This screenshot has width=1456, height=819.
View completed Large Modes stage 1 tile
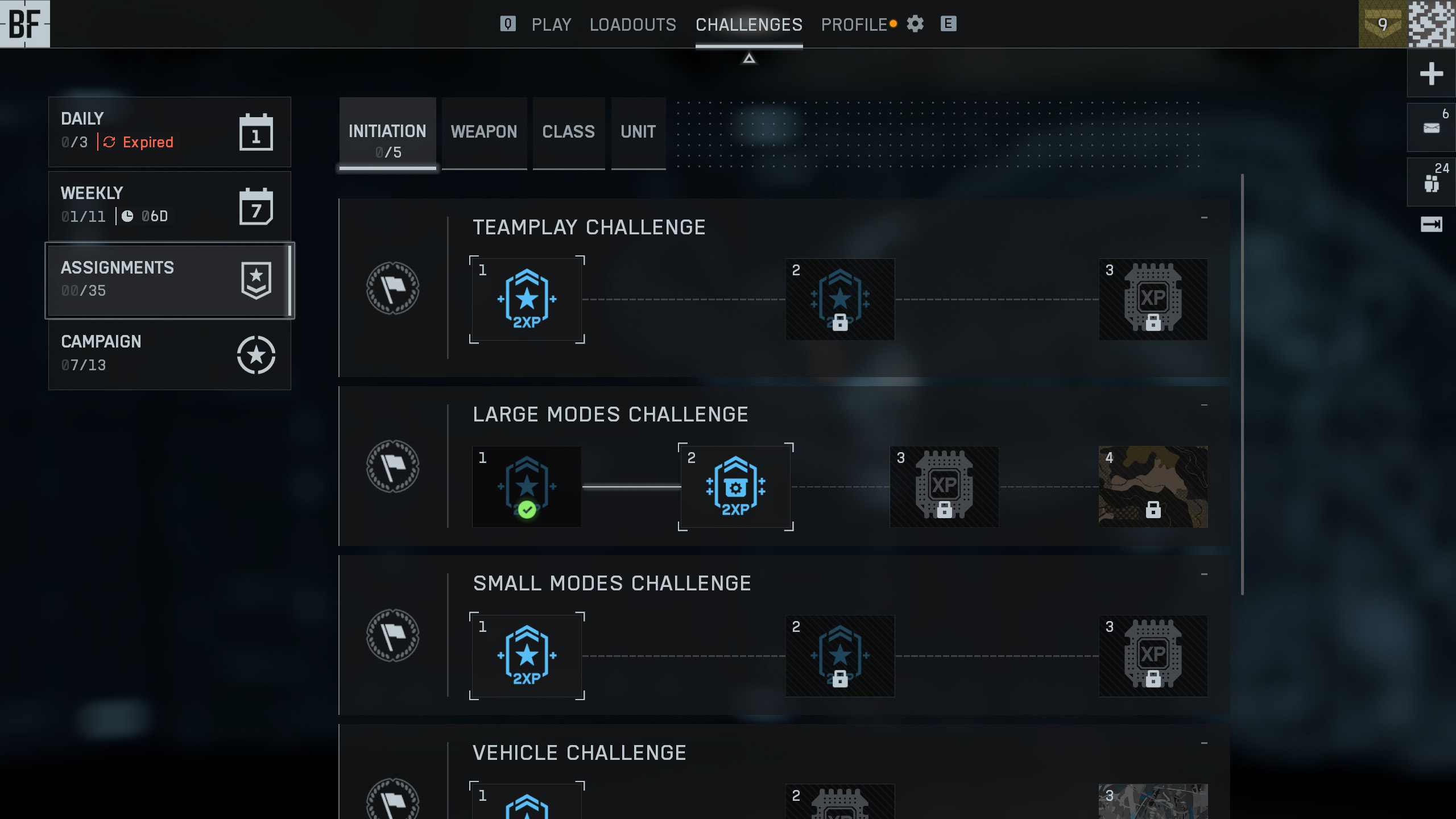(527, 487)
